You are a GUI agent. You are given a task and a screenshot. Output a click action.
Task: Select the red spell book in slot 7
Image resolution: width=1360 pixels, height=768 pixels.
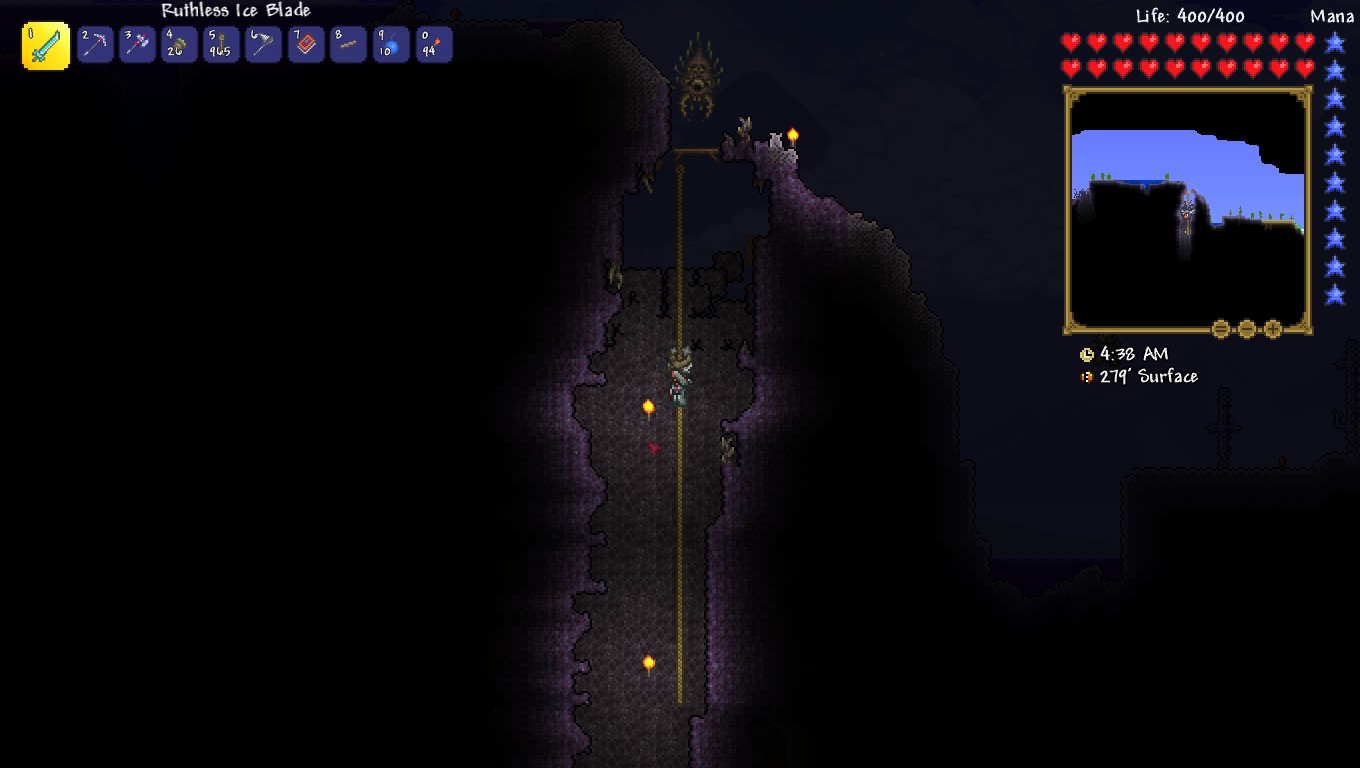click(x=306, y=45)
